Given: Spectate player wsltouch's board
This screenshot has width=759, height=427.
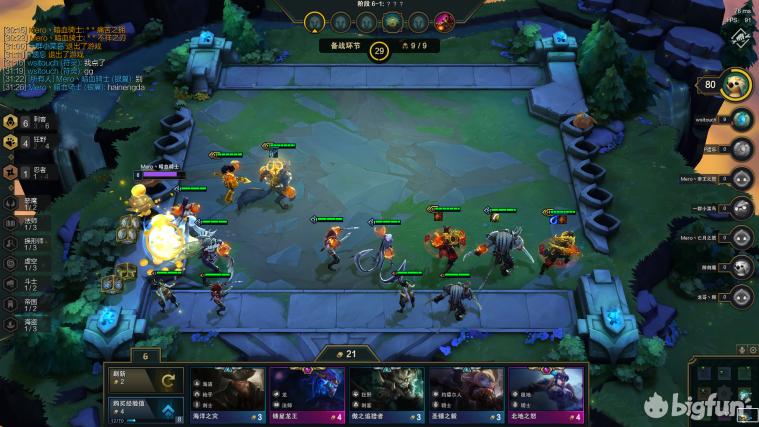Looking at the screenshot, I should 741,120.
